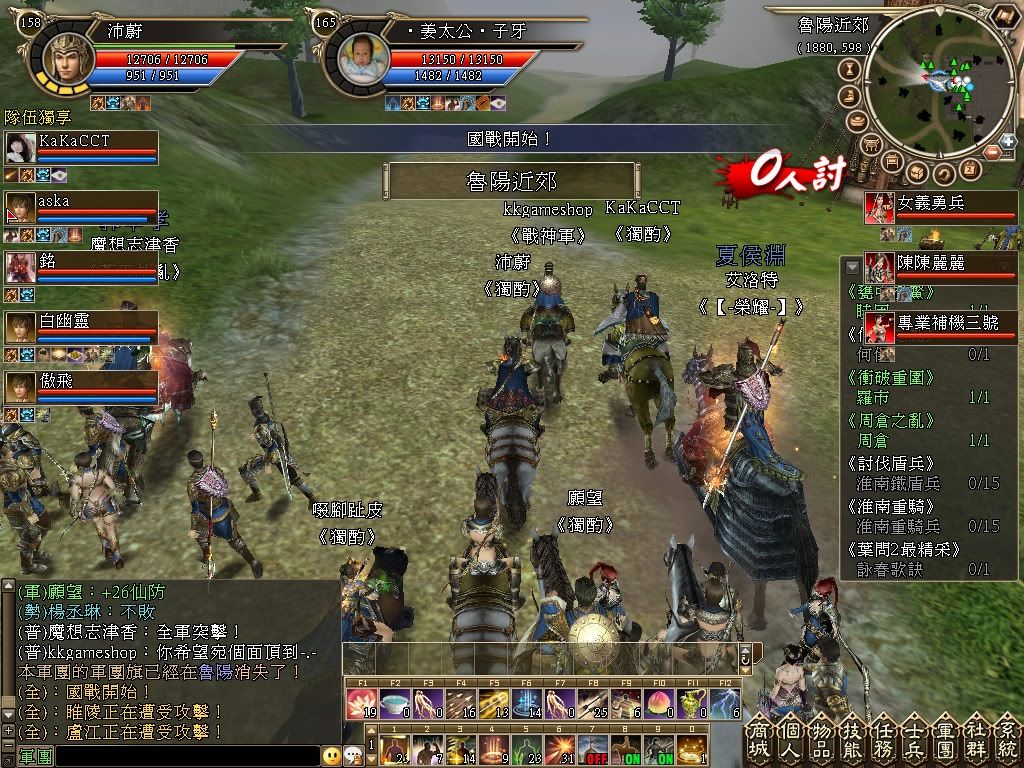Screen dimensions: 1024x768
Task: Zoom out the minimap with the minus button
Action: pos(991,152)
